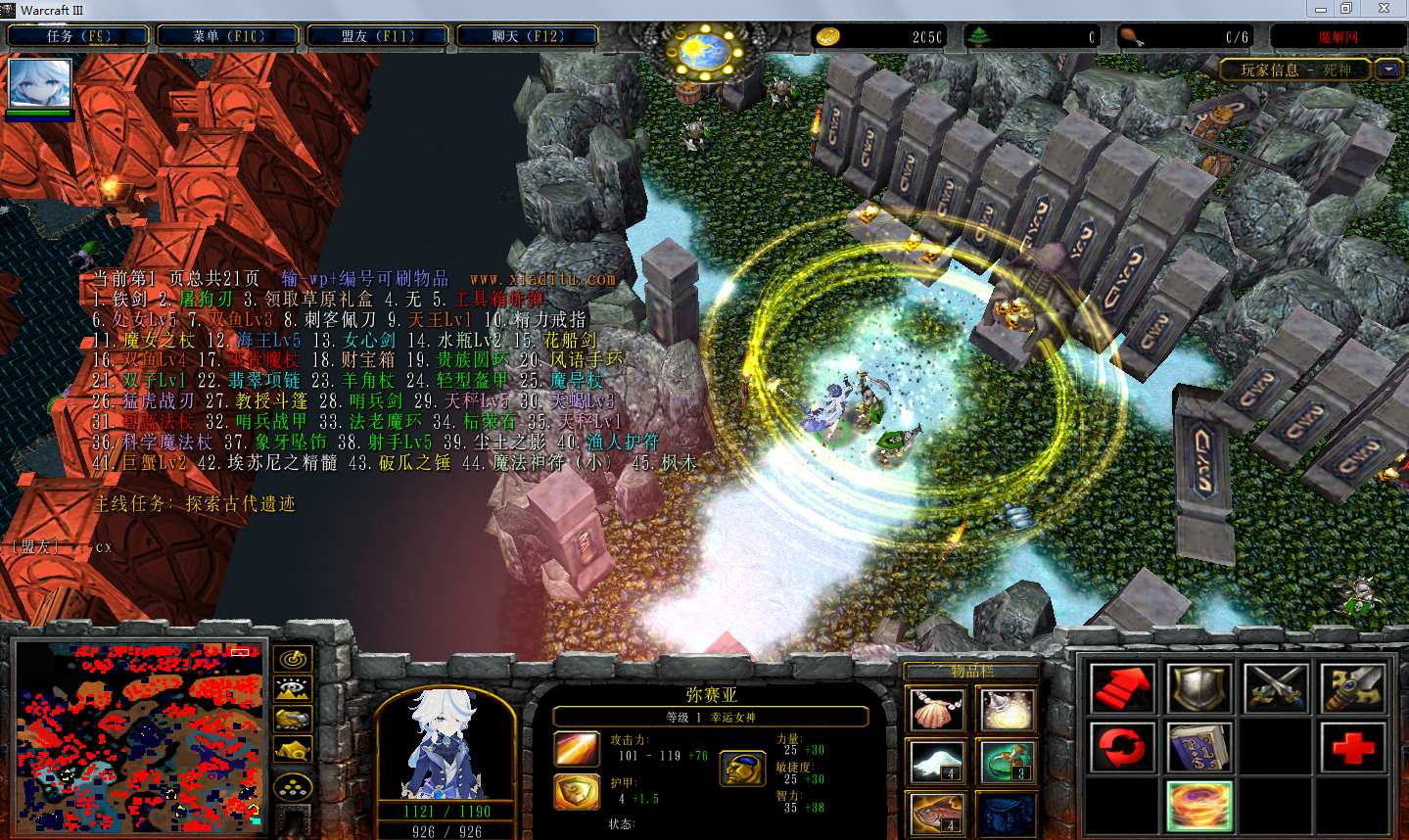This screenshot has height=840, width=1409.
Task: Open the 聊天 (F12) chat log
Action: click(x=528, y=36)
